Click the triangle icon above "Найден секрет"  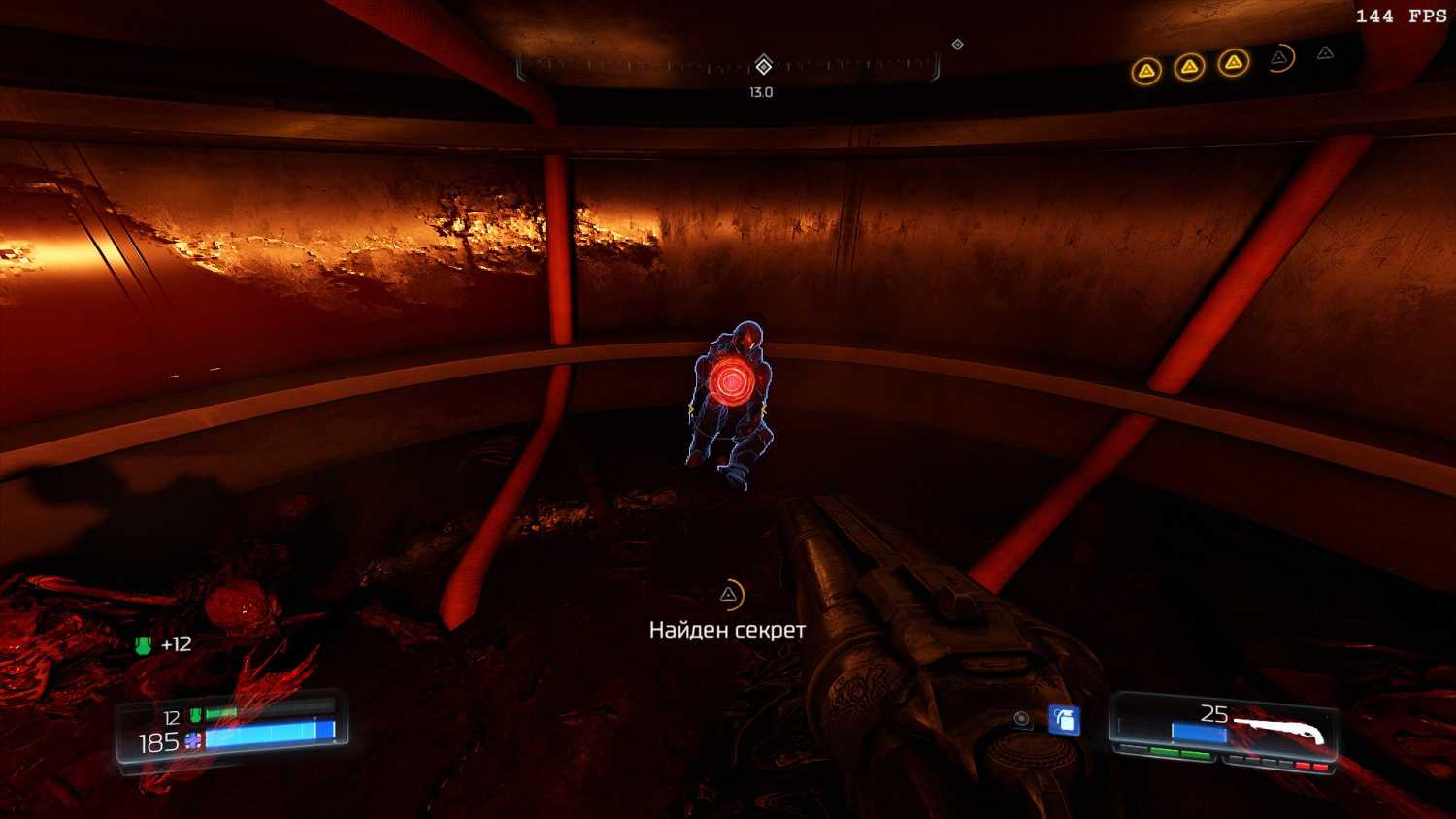pos(729,595)
